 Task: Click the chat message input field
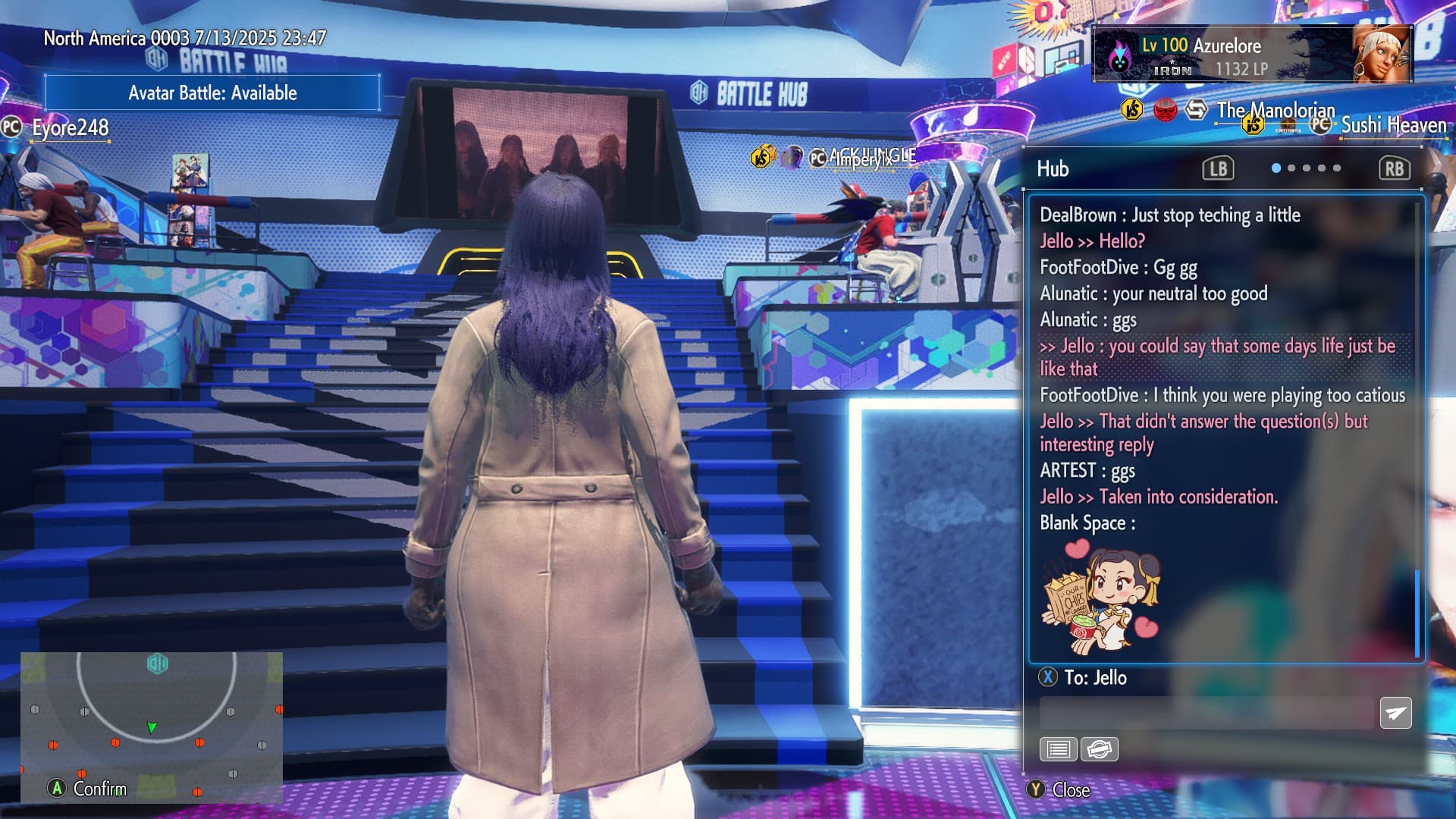pyautogui.click(x=1206, y=714)
